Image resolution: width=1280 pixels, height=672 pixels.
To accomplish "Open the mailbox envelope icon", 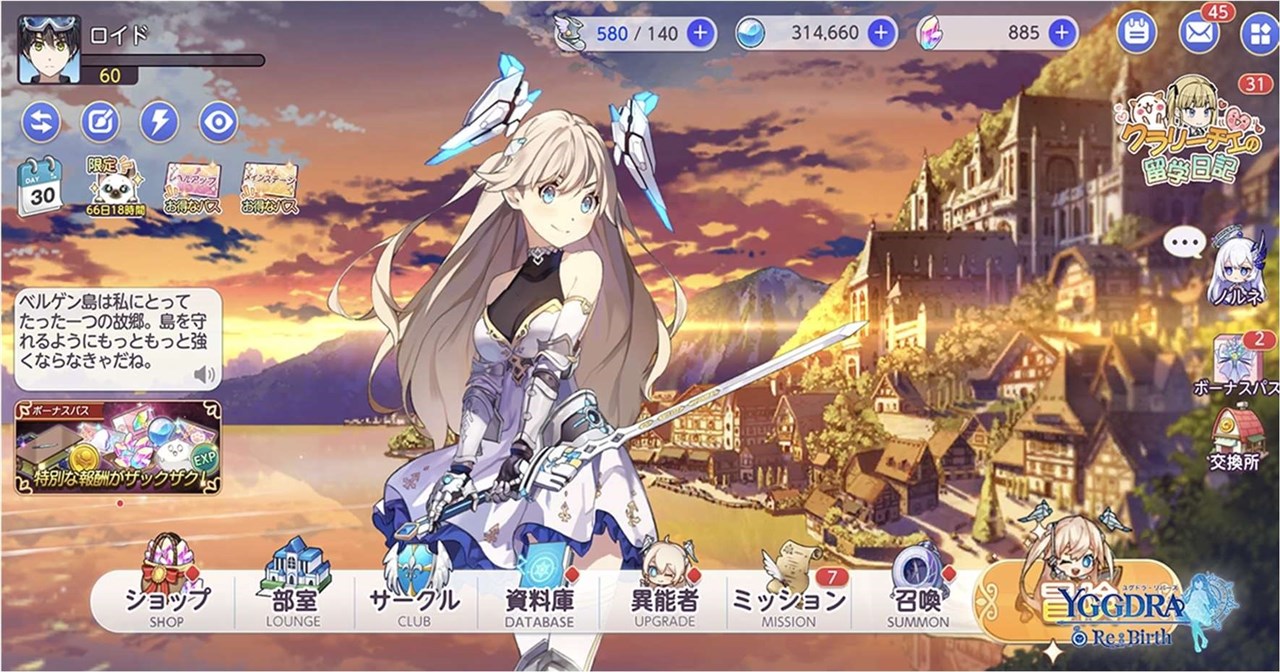I will tap(1199, 33).
